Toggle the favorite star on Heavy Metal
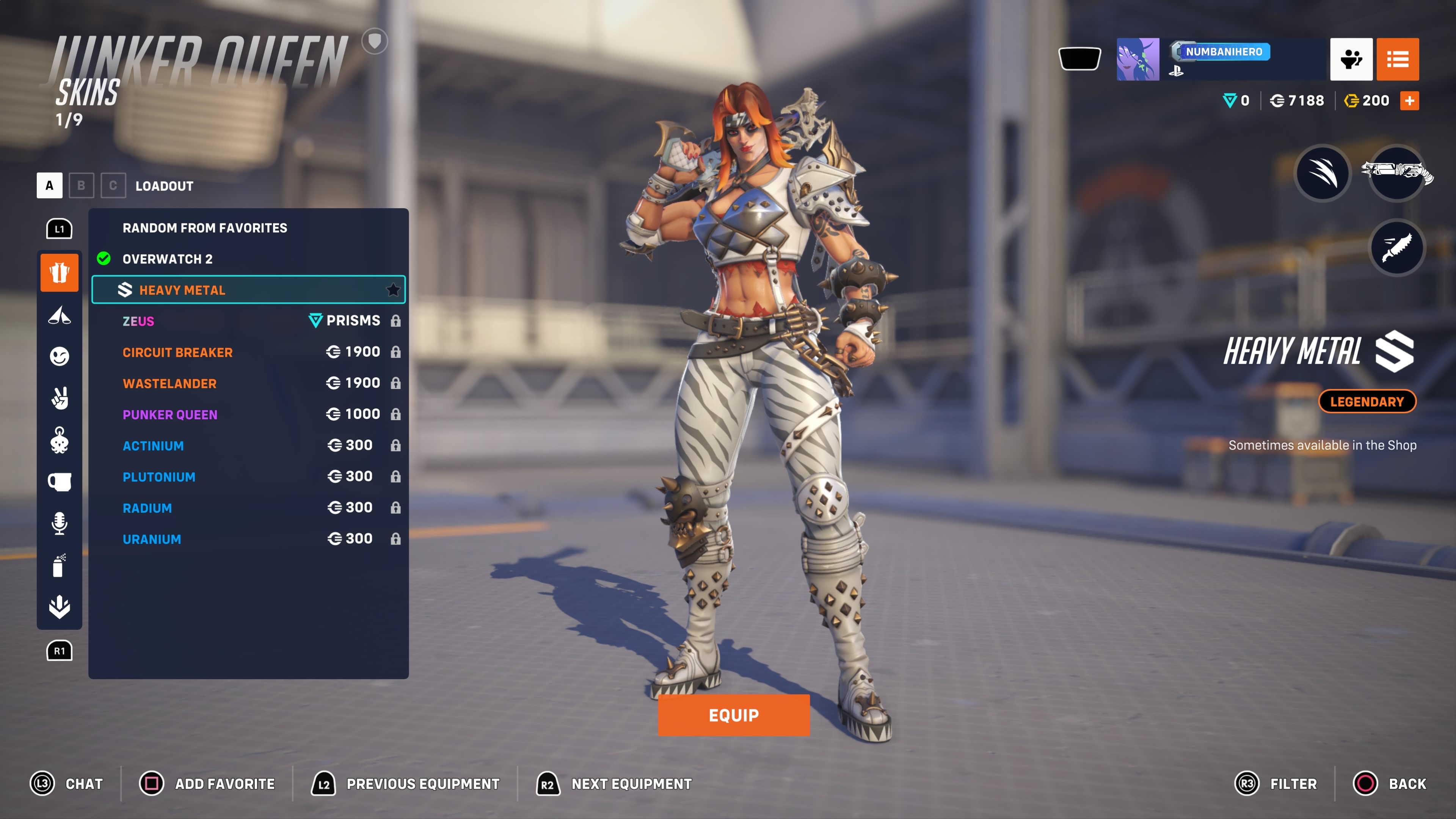The width and height of the screenshot is (1456, 819). 393,290
